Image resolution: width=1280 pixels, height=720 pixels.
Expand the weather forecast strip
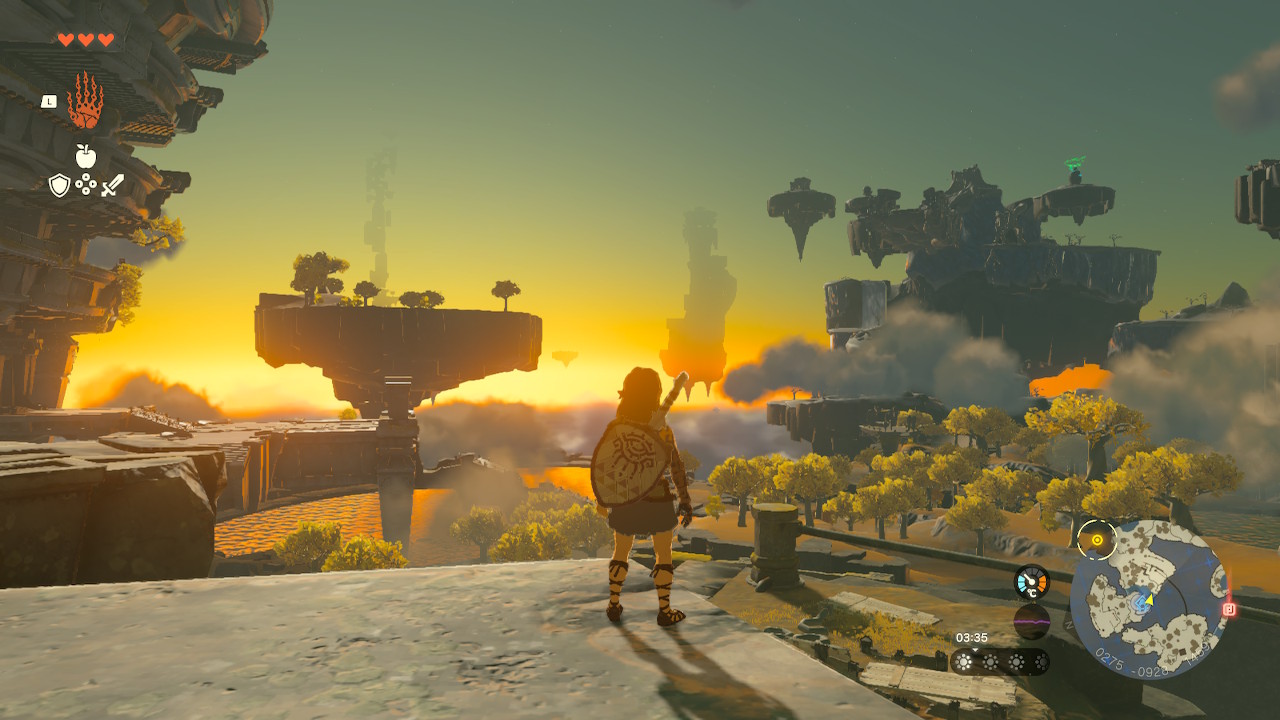coord(1001,662)
